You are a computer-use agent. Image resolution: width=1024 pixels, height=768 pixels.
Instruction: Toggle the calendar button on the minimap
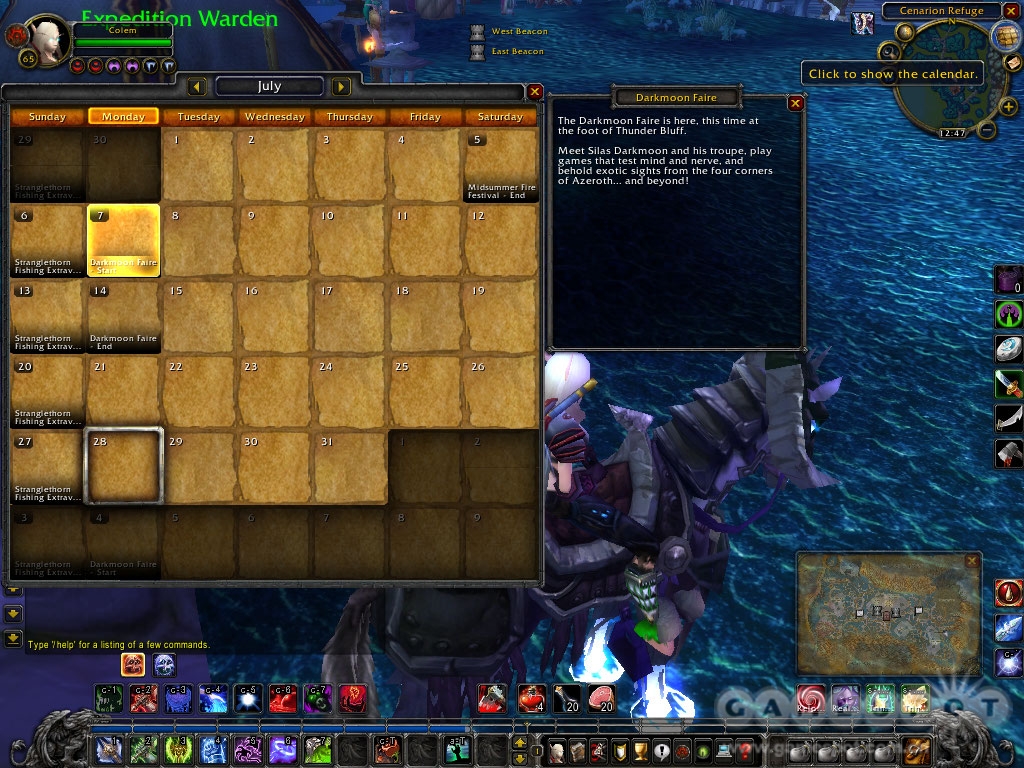(x=1005, y=35)
